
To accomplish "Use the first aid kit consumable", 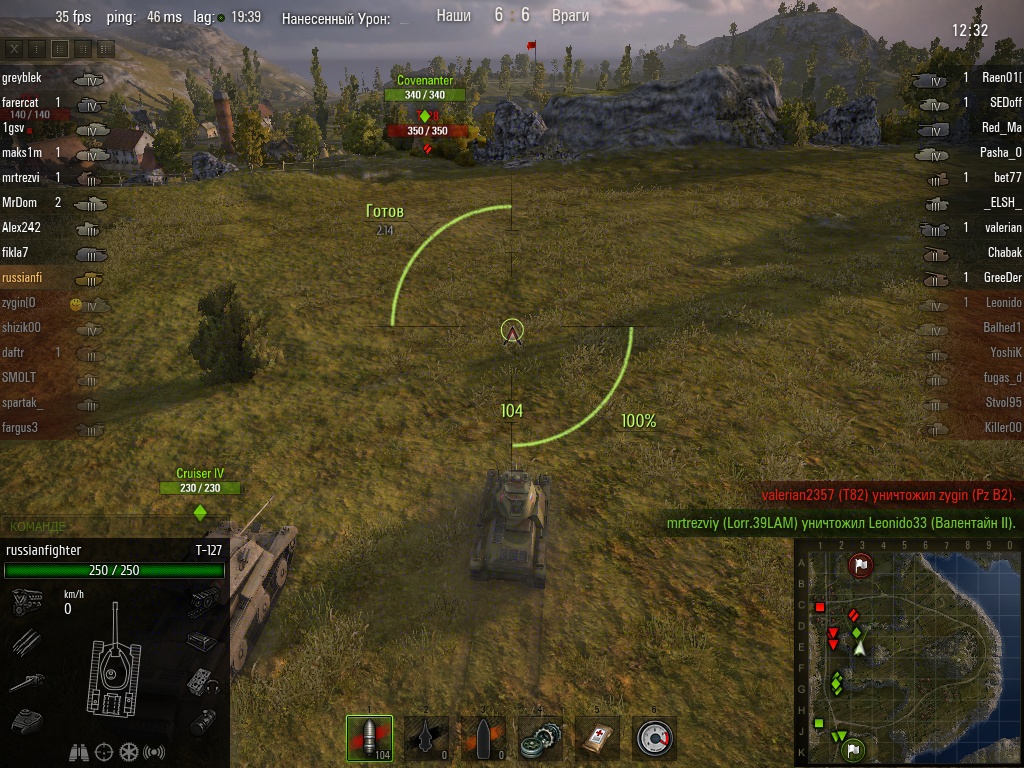I will 597,738.
